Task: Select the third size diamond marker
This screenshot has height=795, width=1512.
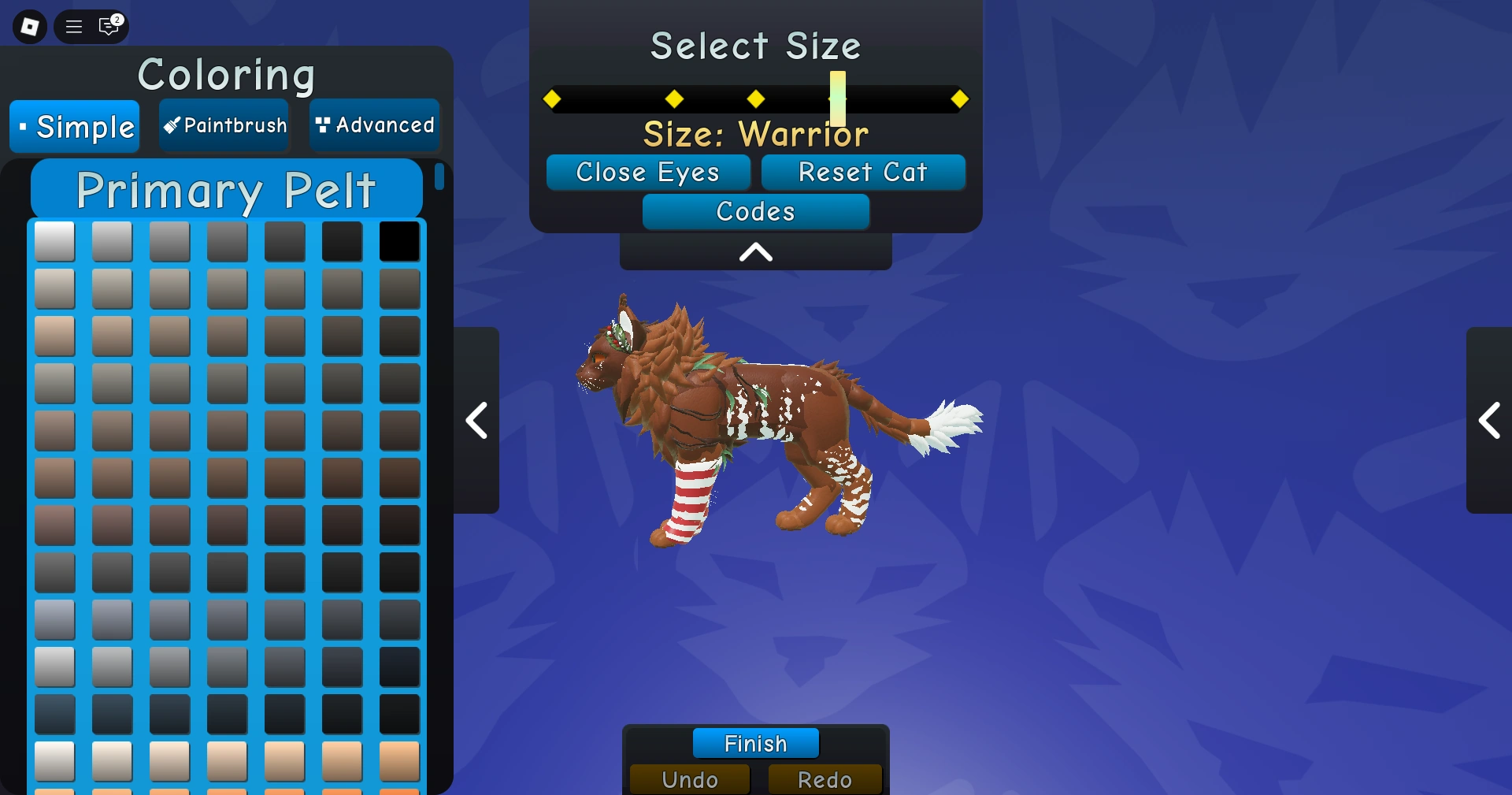Action: (755, 98)
